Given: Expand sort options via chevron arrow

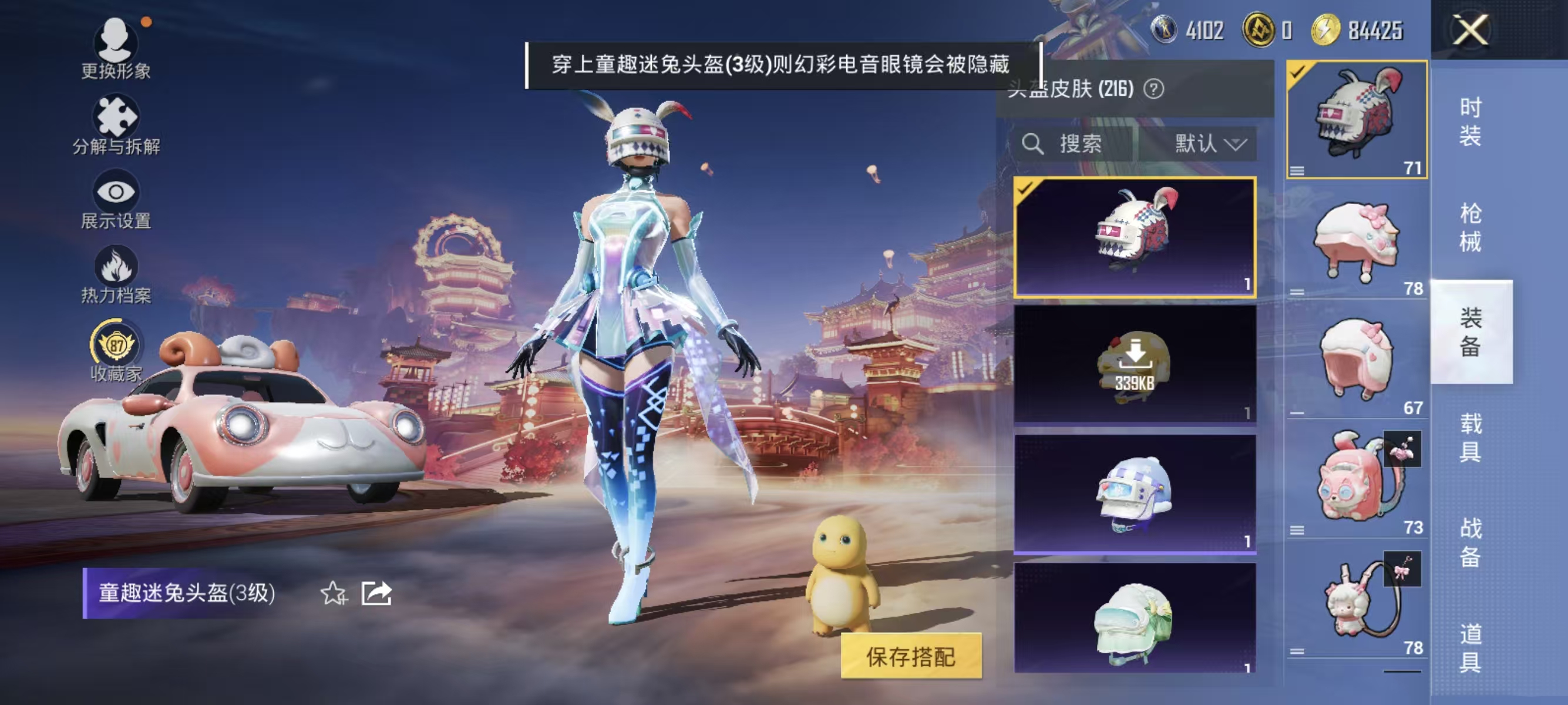Looking at the screenshot, I should coord(1235,145).
